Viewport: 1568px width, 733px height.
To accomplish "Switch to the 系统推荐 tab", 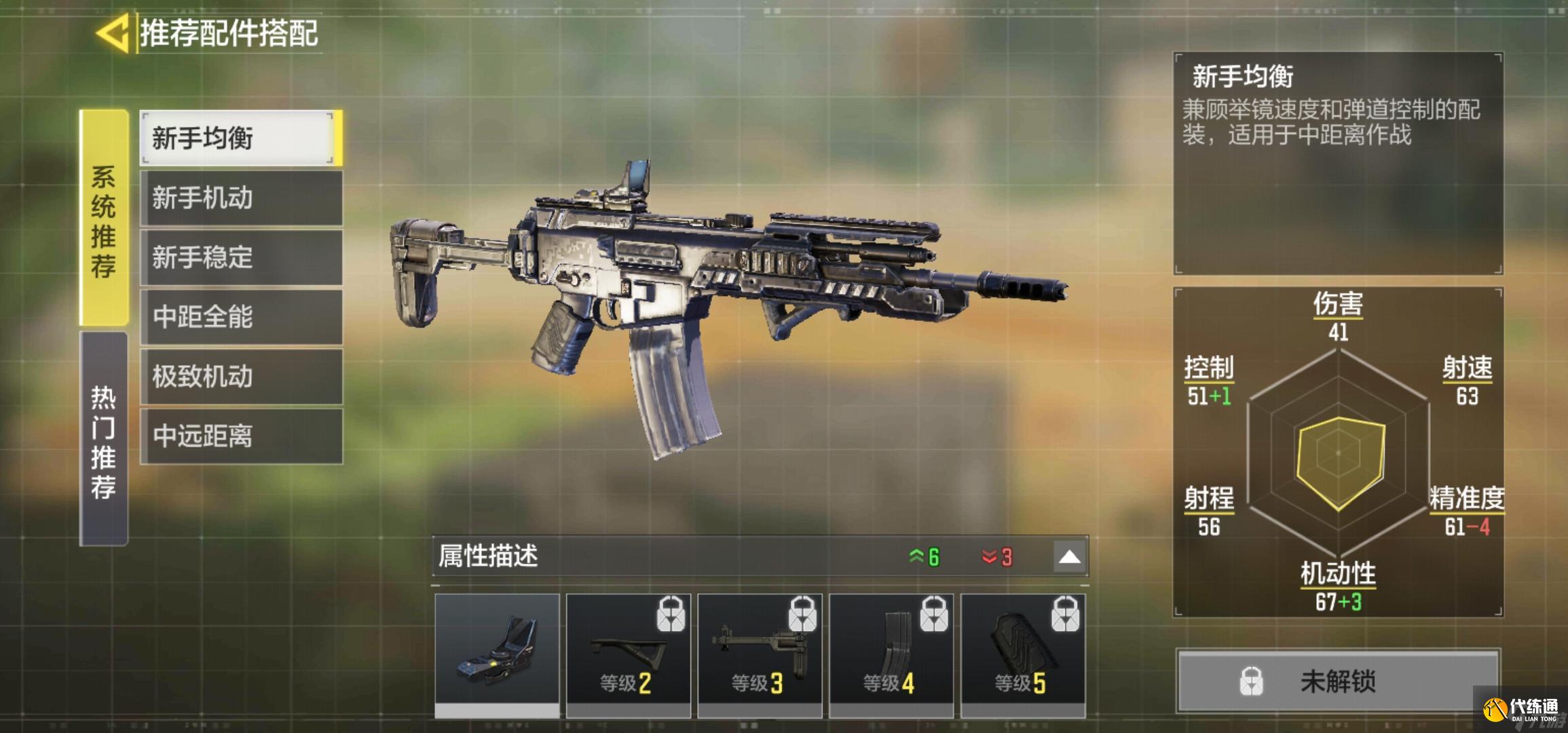I will point(104,219).
